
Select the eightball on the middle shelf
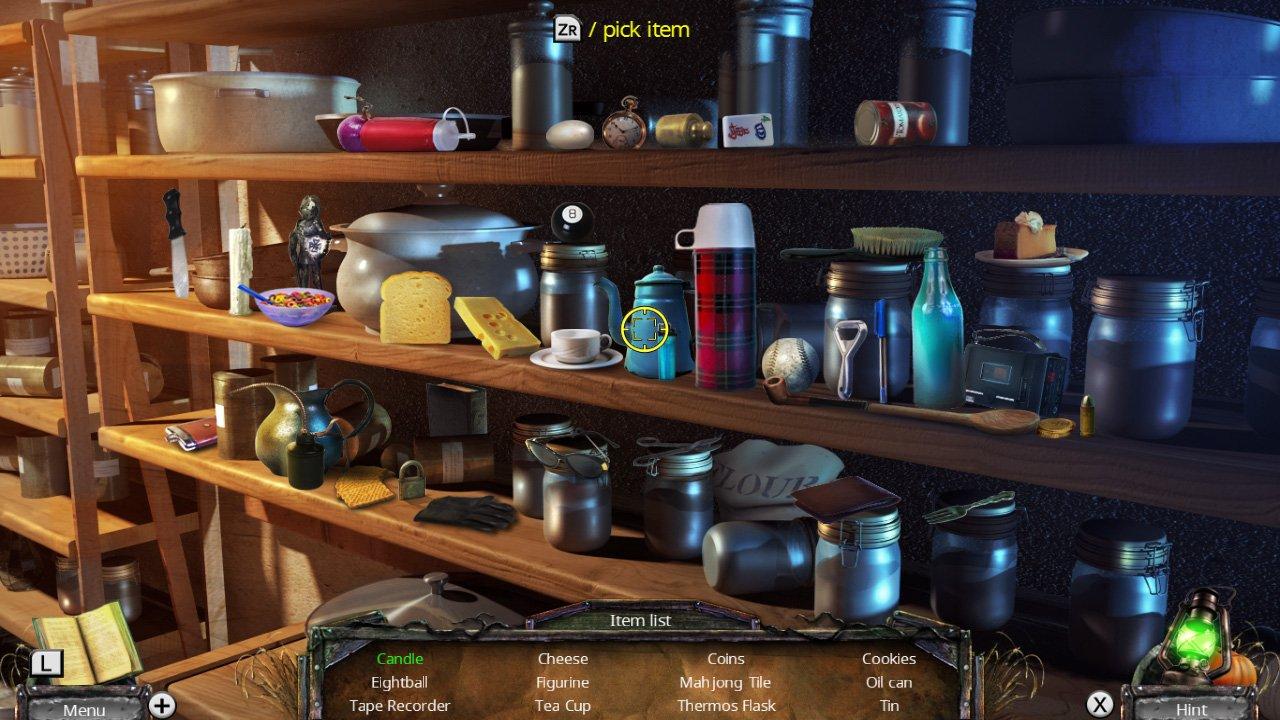572,219
